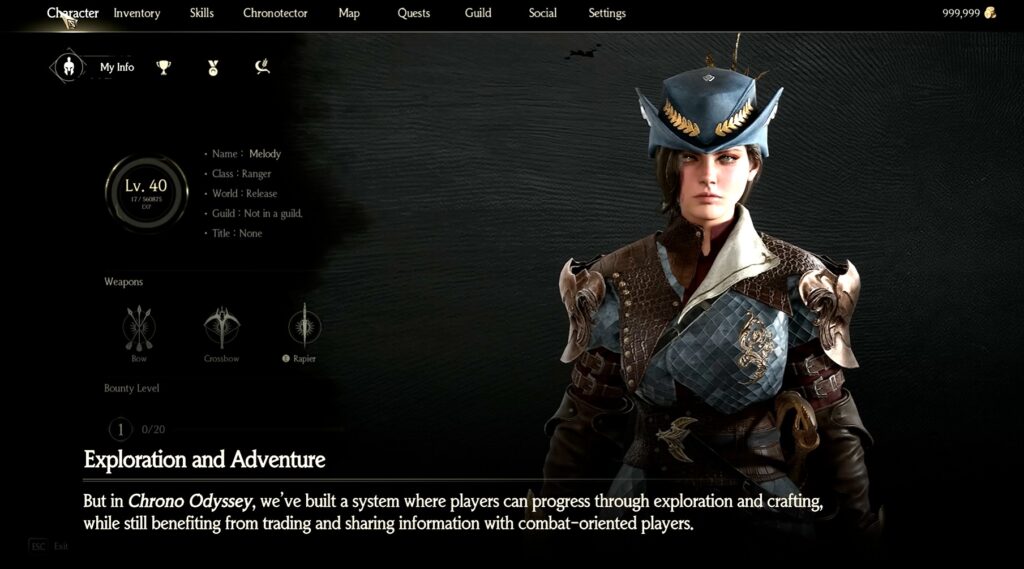This screenshot has height=569, width=1024.
Task: Show the Map screen
Action: pos(349,13)
